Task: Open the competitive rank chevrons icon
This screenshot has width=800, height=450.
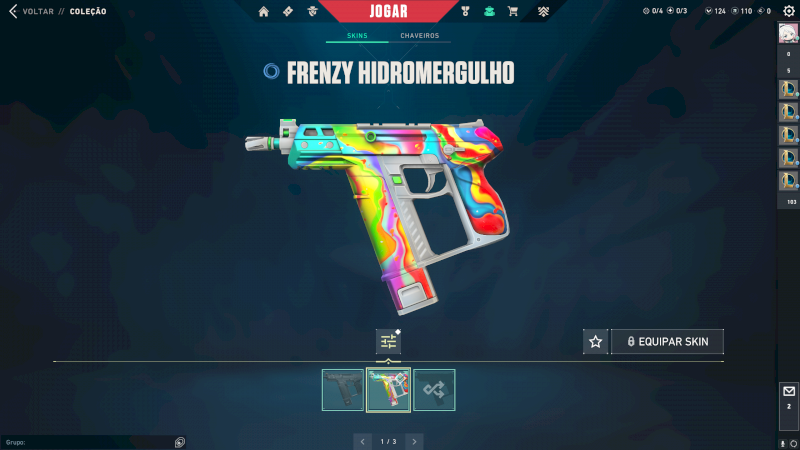Action: coord(543,12)
